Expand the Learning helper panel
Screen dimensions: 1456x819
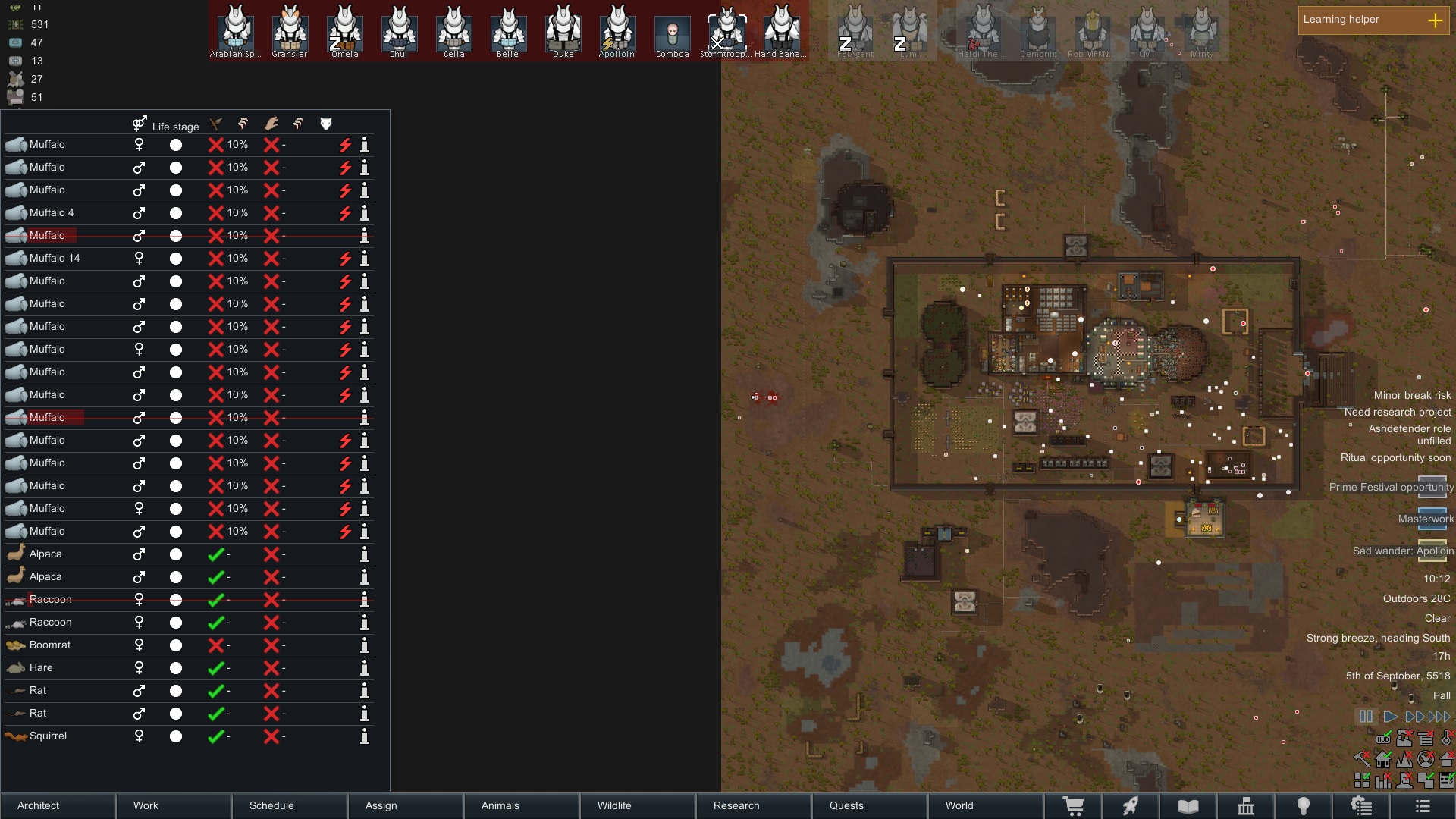[1435, 20]
